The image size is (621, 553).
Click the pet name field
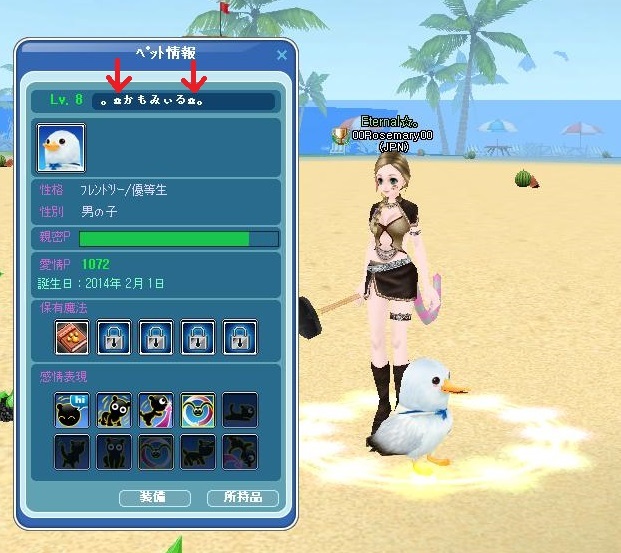182,101
